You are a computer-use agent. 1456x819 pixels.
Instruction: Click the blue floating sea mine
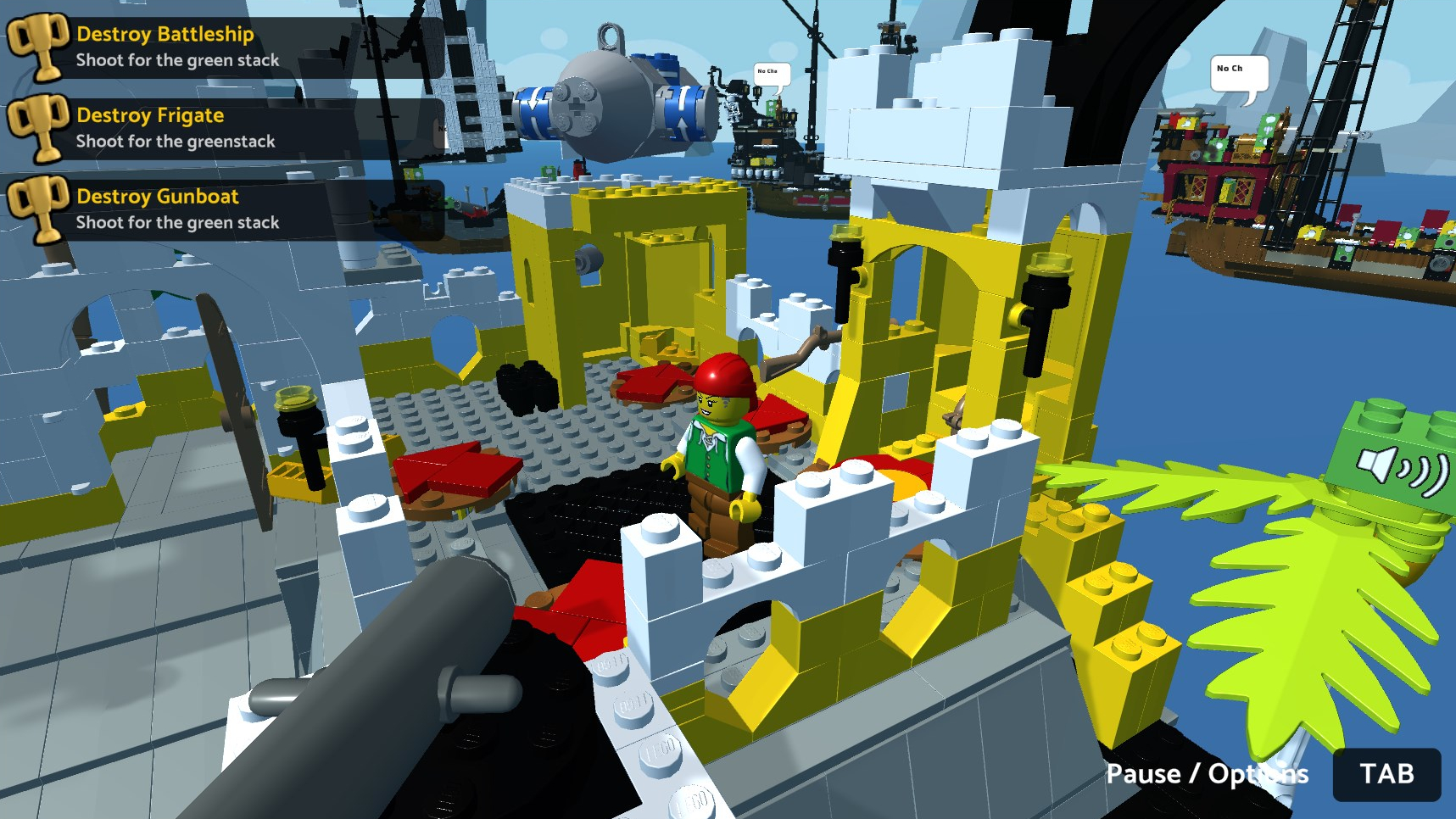609,89
